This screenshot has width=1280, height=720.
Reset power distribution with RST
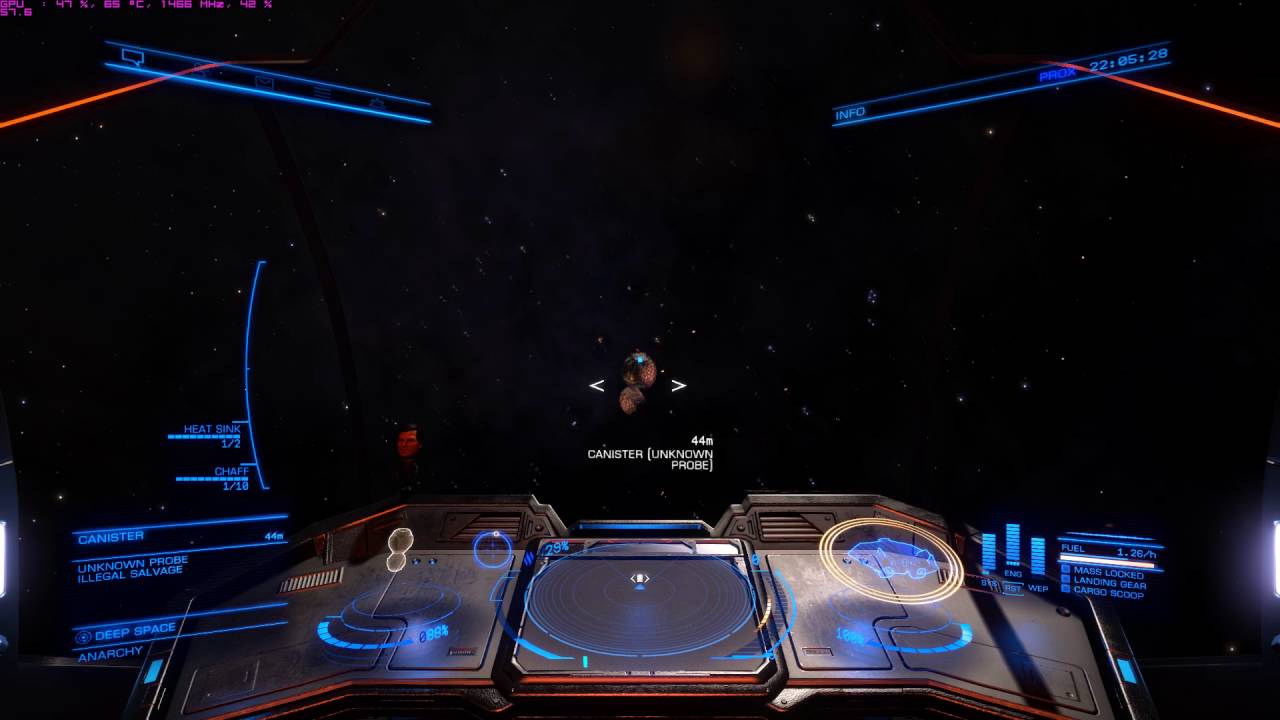point(1013,588)
